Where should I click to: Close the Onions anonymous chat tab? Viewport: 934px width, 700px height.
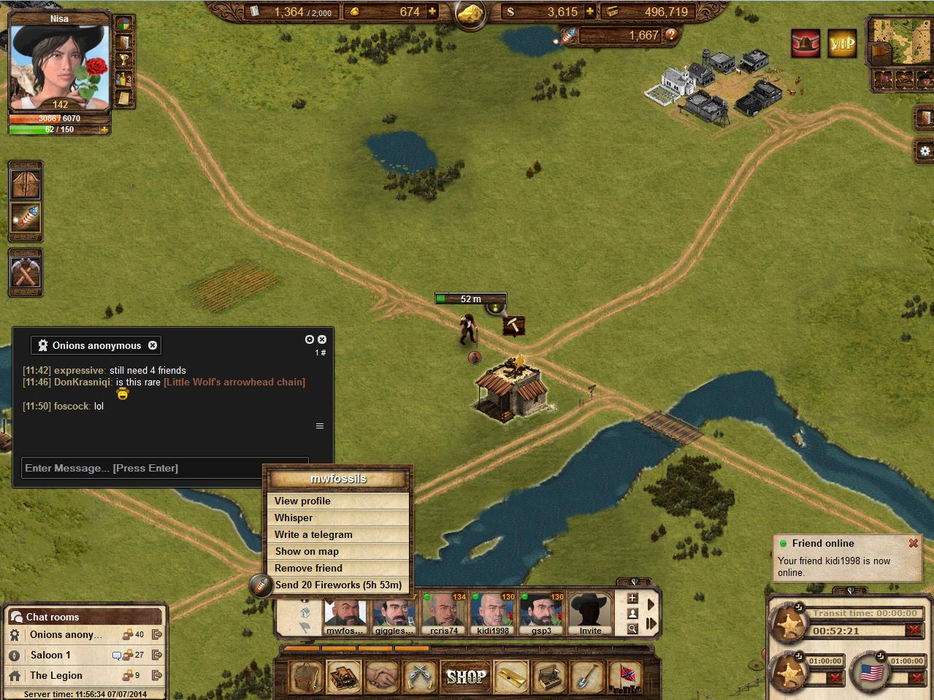click(153, 345)
